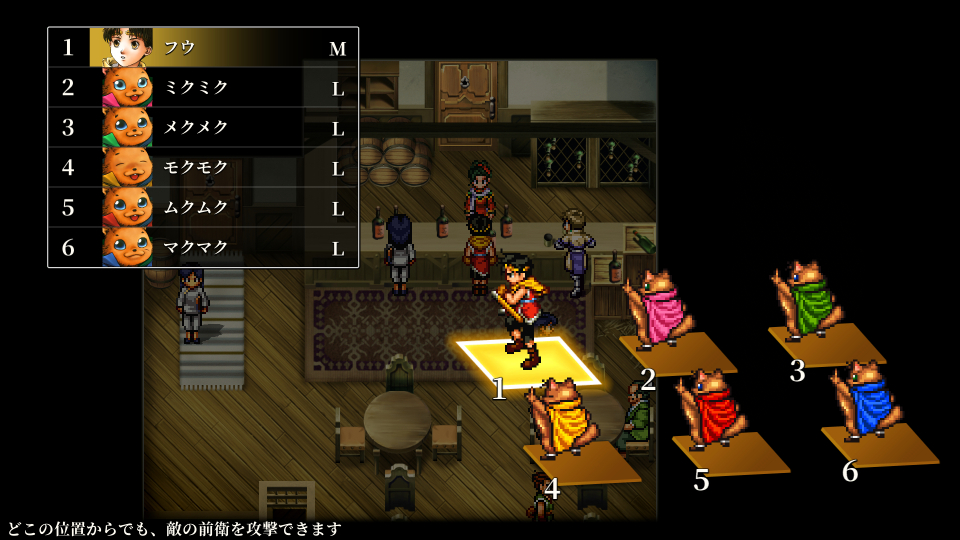This screenshot has height=540, width=960.
Task: Select party member フウ in the list
Action: 203,47
